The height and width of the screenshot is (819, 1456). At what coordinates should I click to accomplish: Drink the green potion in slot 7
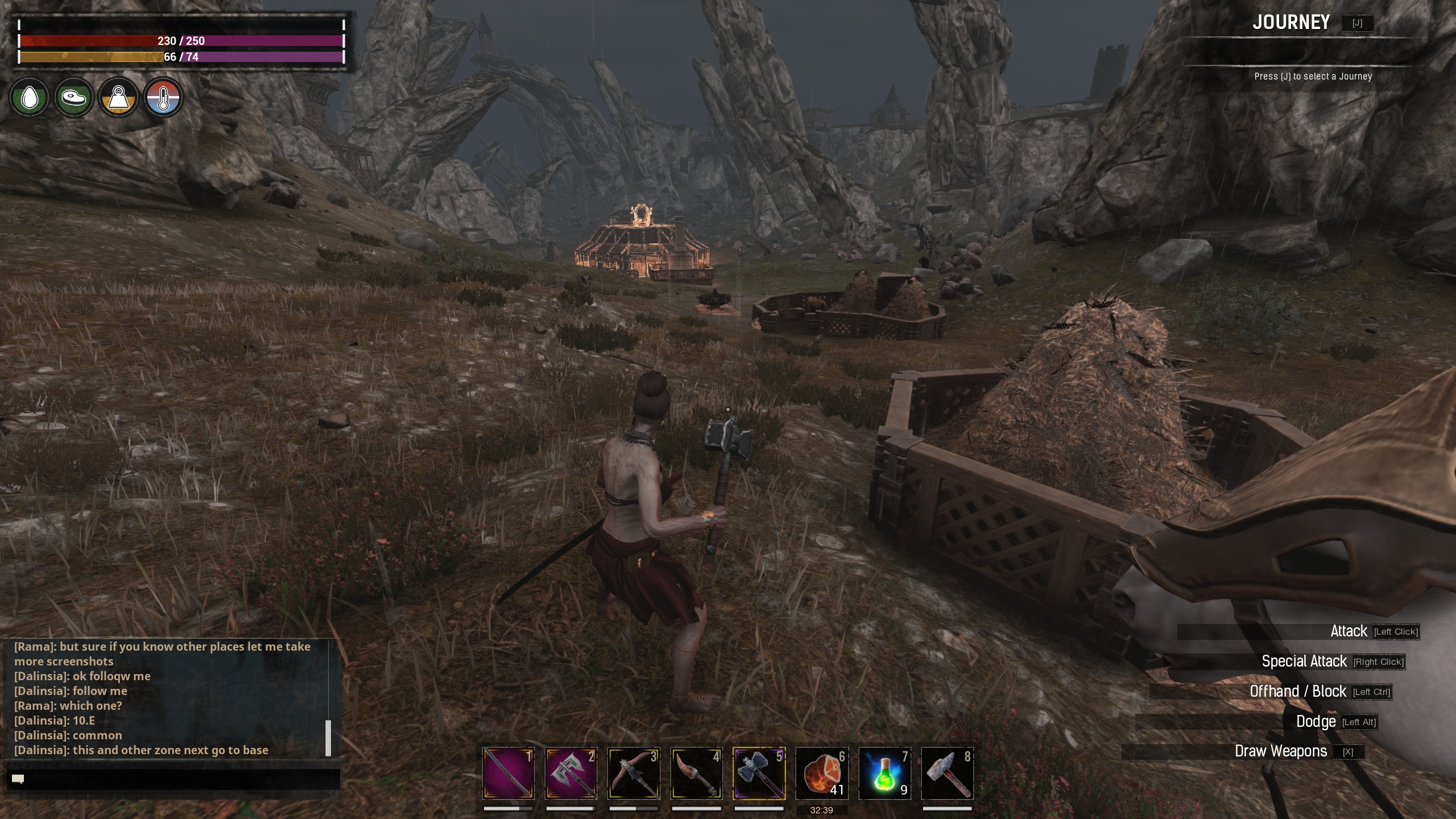click(884, 773)
